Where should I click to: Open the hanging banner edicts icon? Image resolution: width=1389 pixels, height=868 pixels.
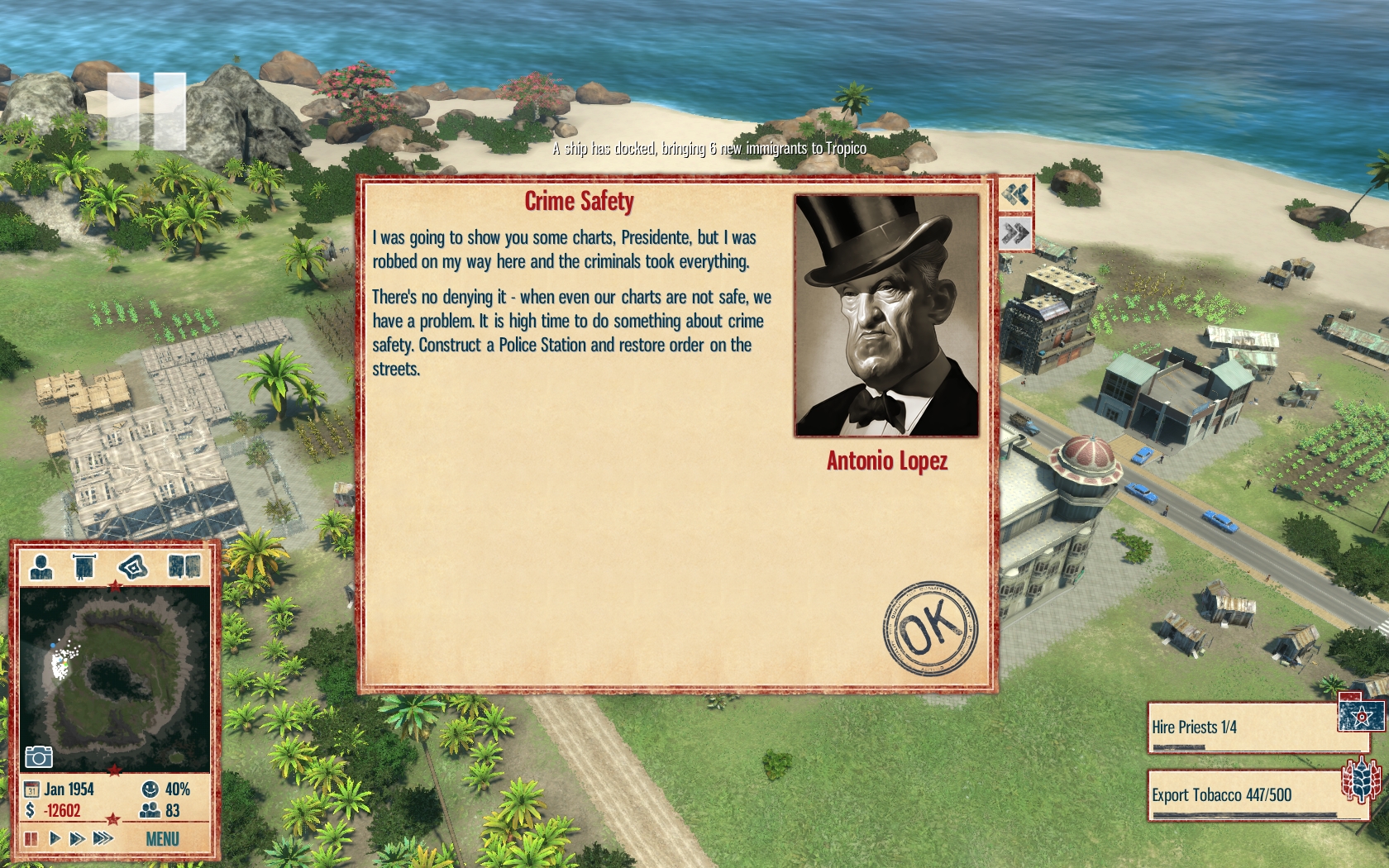click(84, 567)
